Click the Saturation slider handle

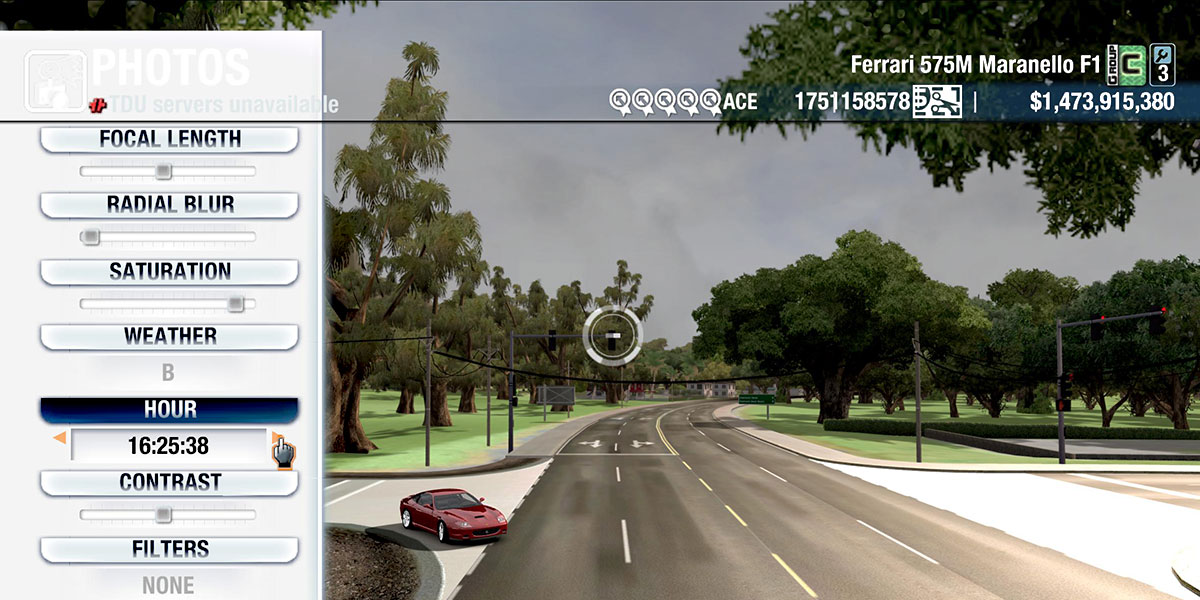(235, 303)
